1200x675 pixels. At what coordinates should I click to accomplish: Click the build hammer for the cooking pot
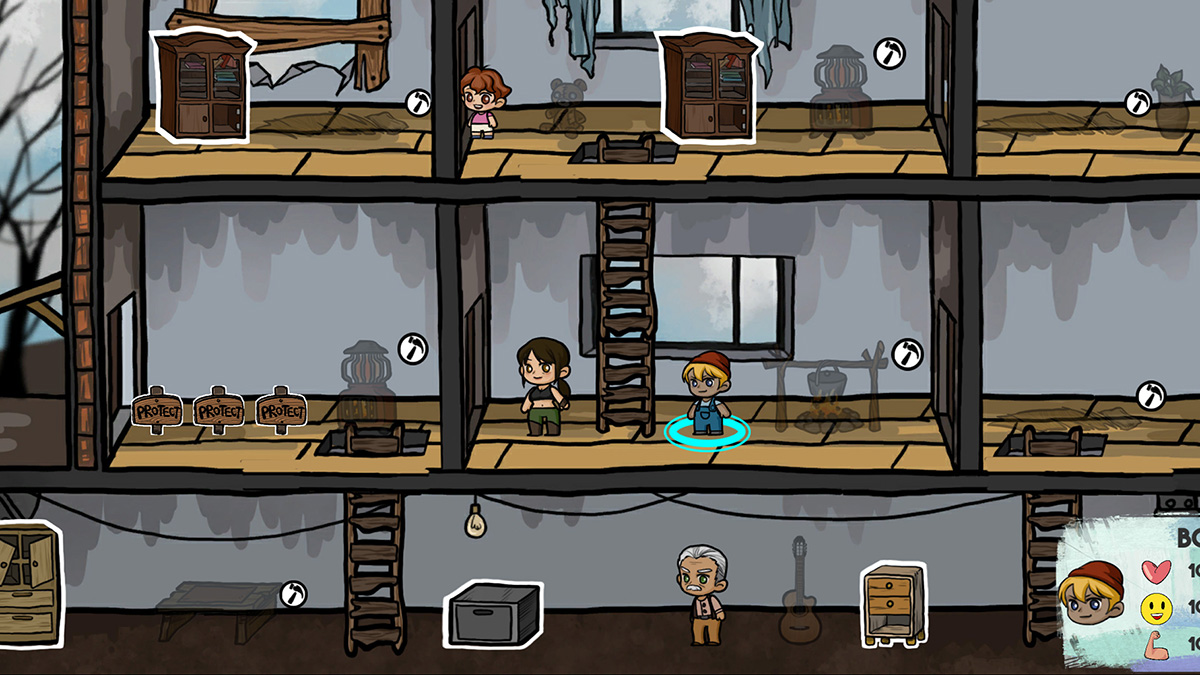point(906,353)
